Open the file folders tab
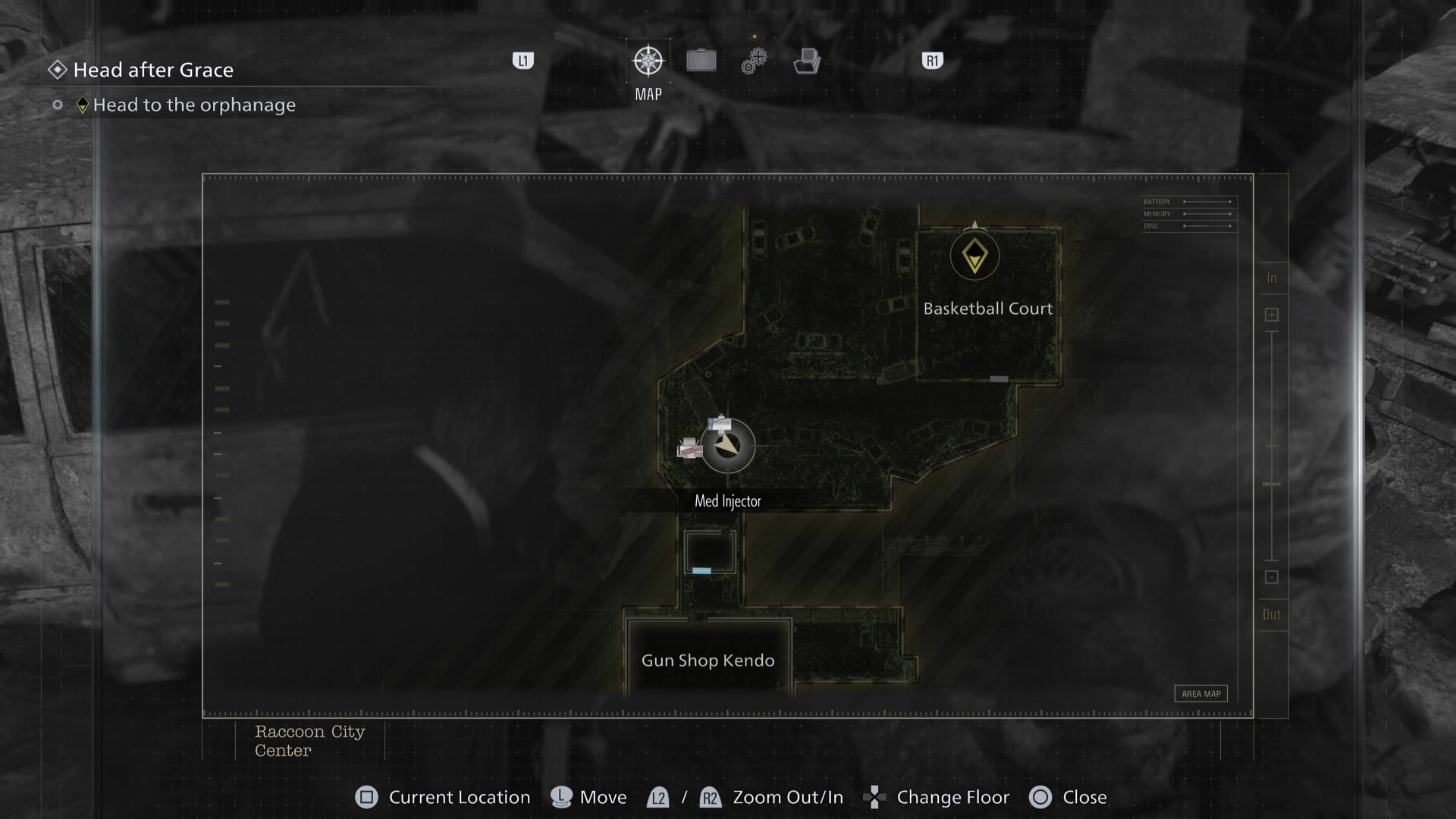 [807, 61]
